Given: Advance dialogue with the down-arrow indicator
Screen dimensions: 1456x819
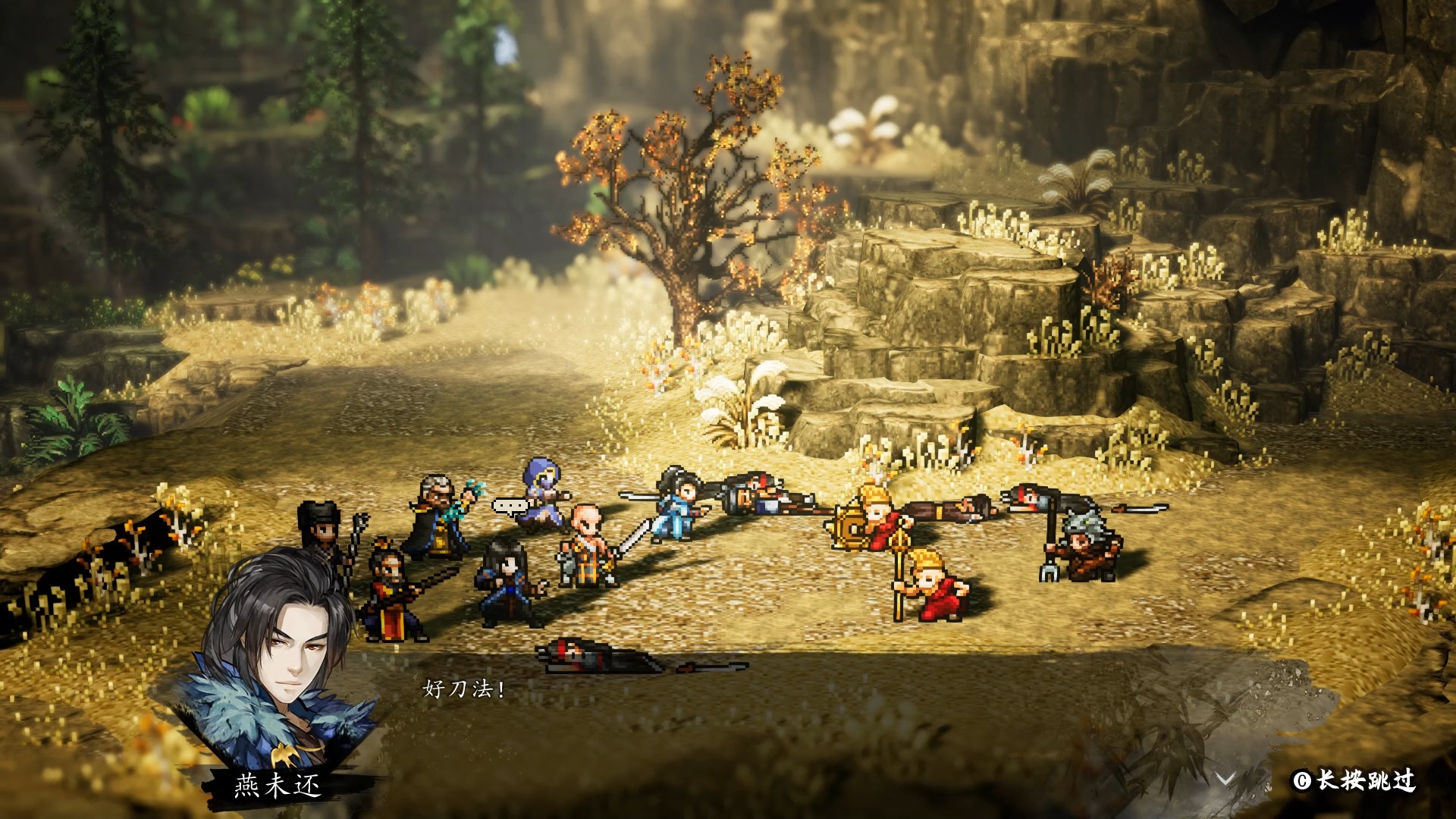Looking at the screenshot, I should (1225, 779).
